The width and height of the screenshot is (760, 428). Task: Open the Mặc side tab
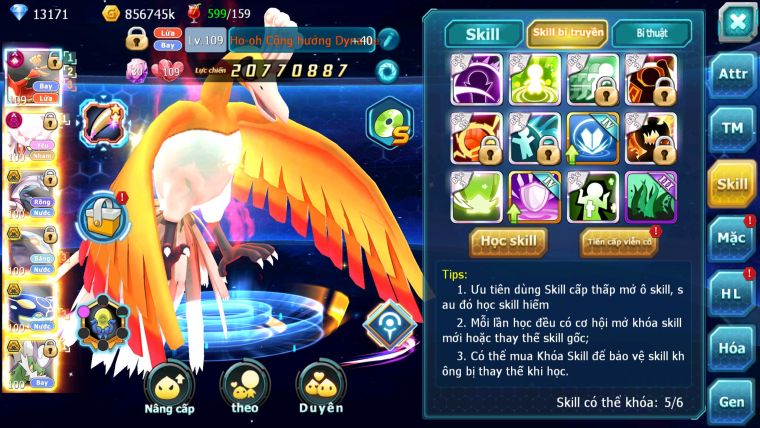click(732, 239)
